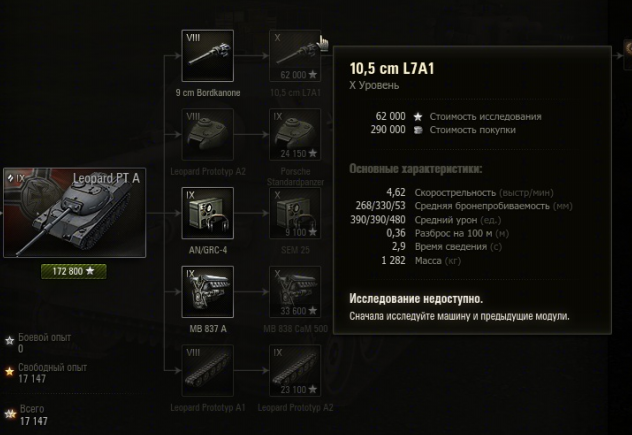This screenshot has height=435, width=632.
Task: Select the AN/GRC-4 radio module
Action: [x=209, y=213]
